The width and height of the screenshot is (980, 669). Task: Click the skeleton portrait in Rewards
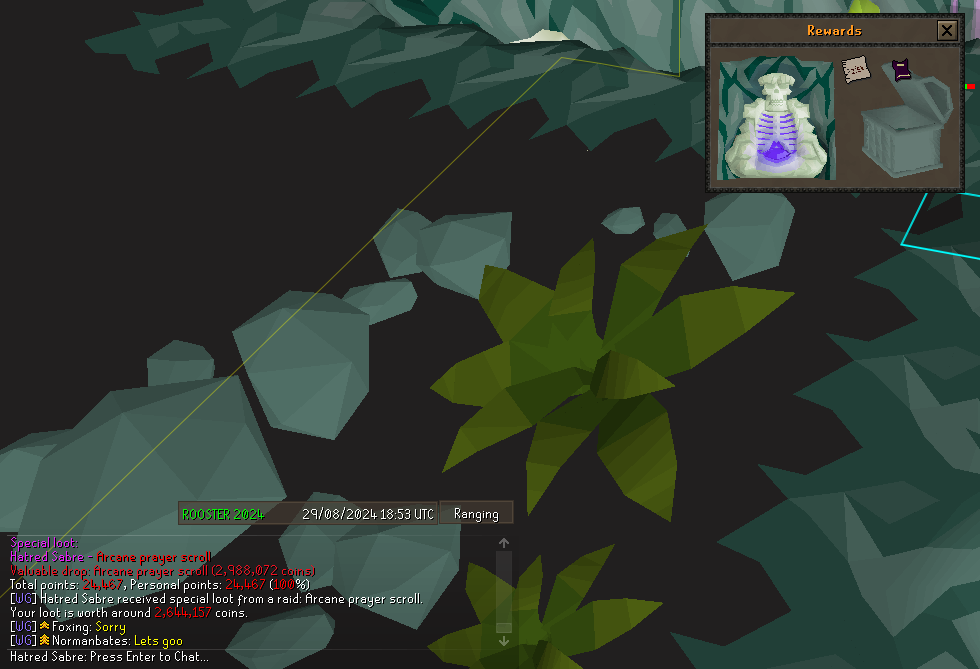point(777,119)
